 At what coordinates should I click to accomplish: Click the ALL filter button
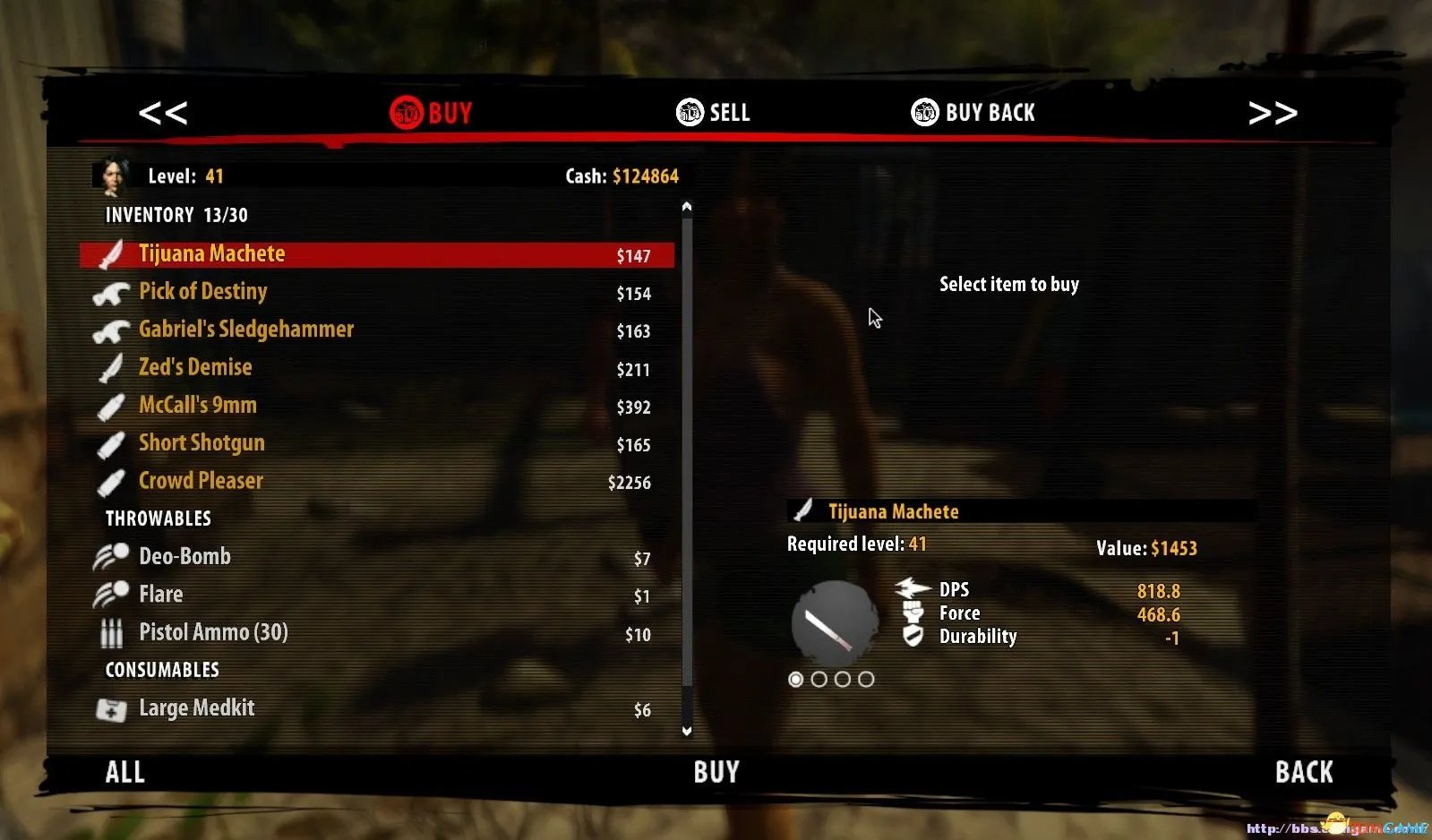pyautogui.click(x=125, y=772)
